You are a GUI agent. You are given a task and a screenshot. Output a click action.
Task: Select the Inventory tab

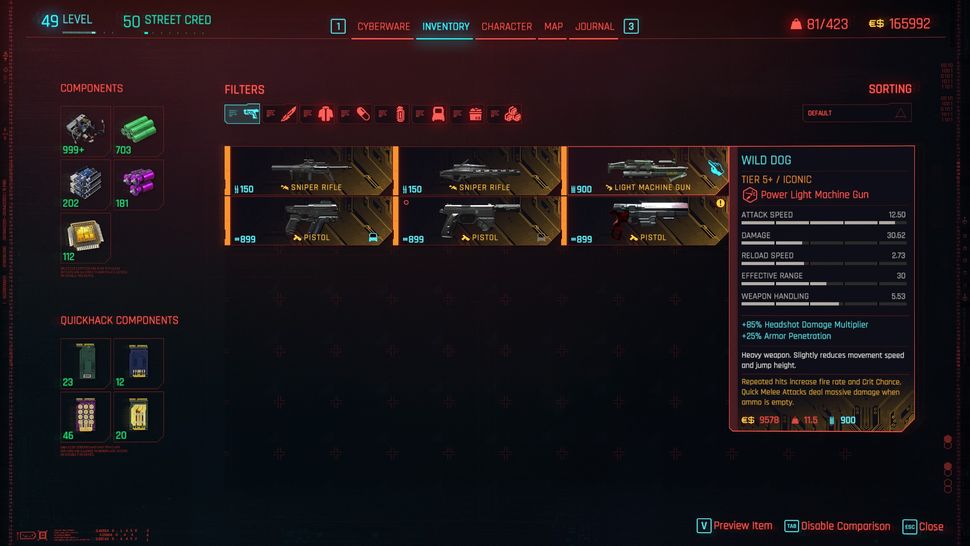coord(445,27)
